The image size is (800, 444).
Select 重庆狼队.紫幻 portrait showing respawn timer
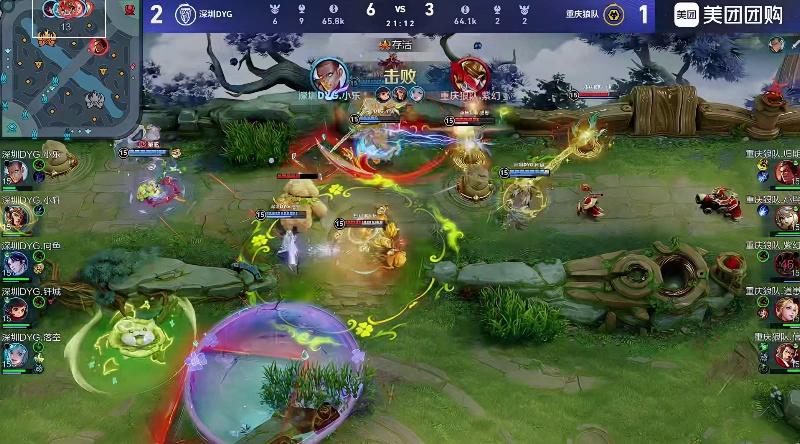785,264
